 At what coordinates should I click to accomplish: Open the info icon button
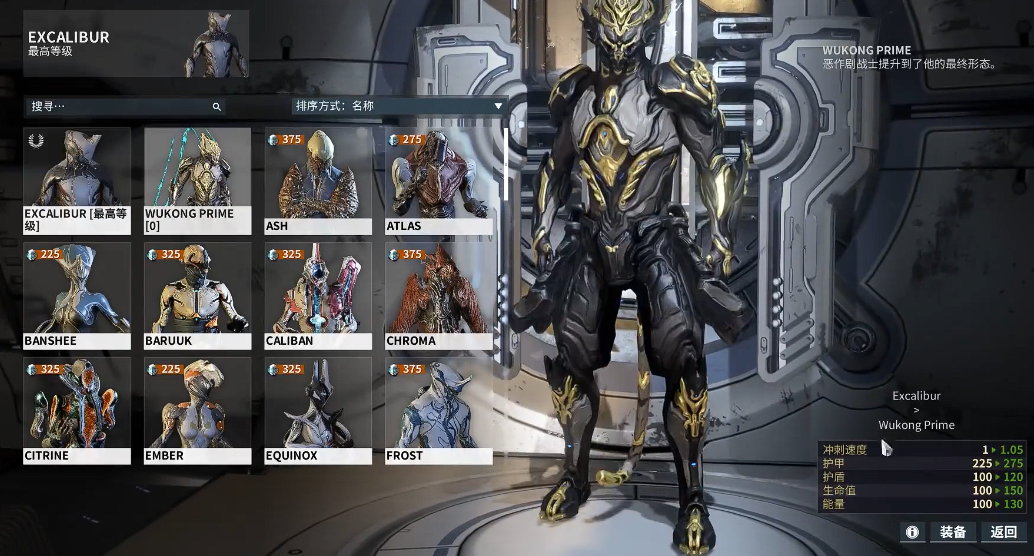click(x=912, y=532)
